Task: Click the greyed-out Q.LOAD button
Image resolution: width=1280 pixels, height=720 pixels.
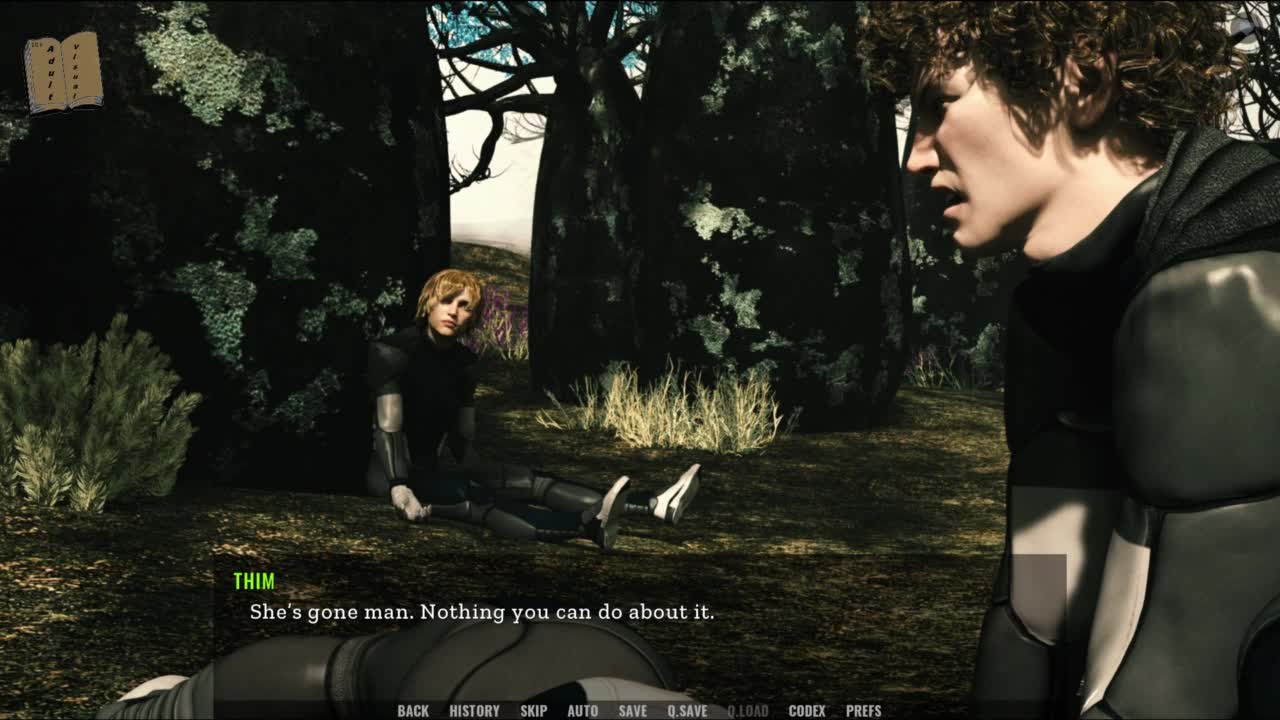Action: (x=748, y=711)
